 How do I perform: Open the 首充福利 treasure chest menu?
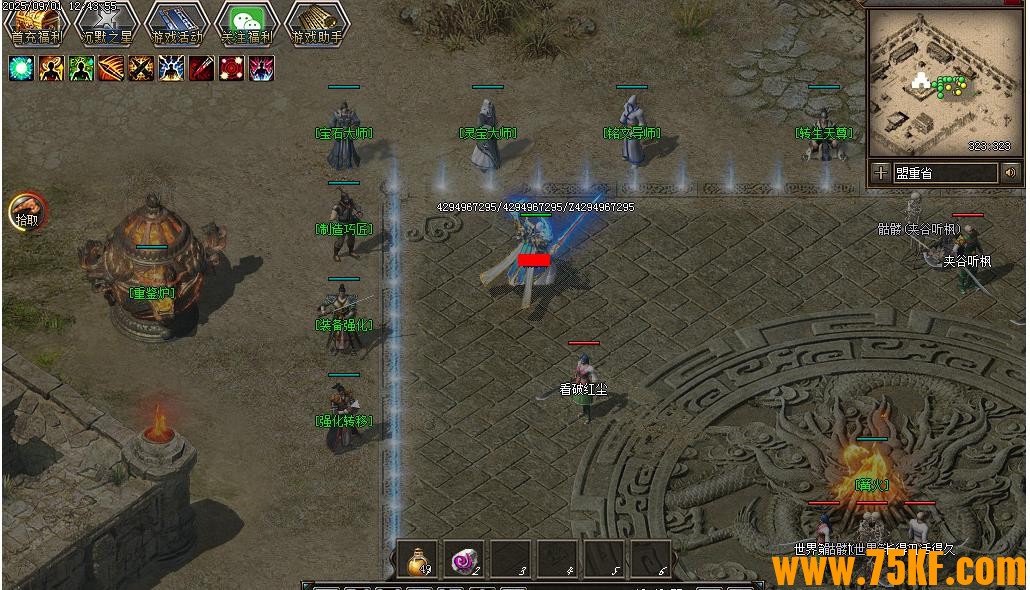pyautogui.click(x=36, y=24)
